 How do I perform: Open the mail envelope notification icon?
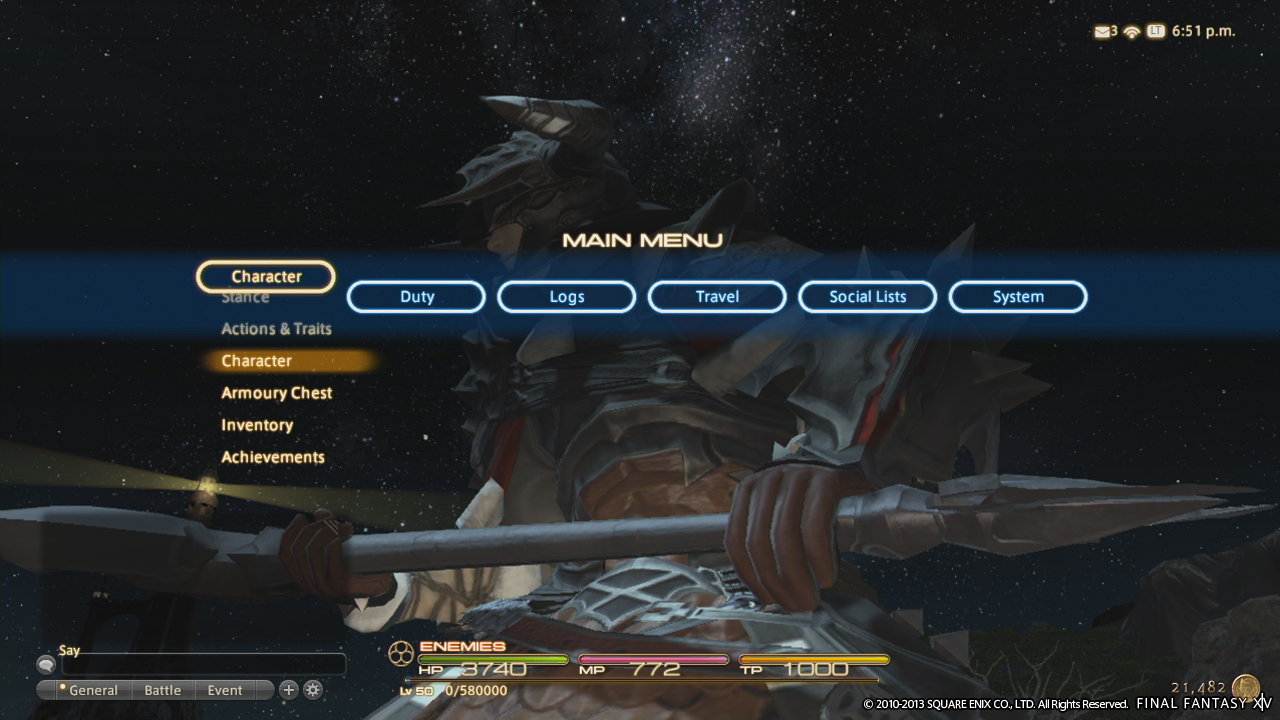(x=1104, y=31)
